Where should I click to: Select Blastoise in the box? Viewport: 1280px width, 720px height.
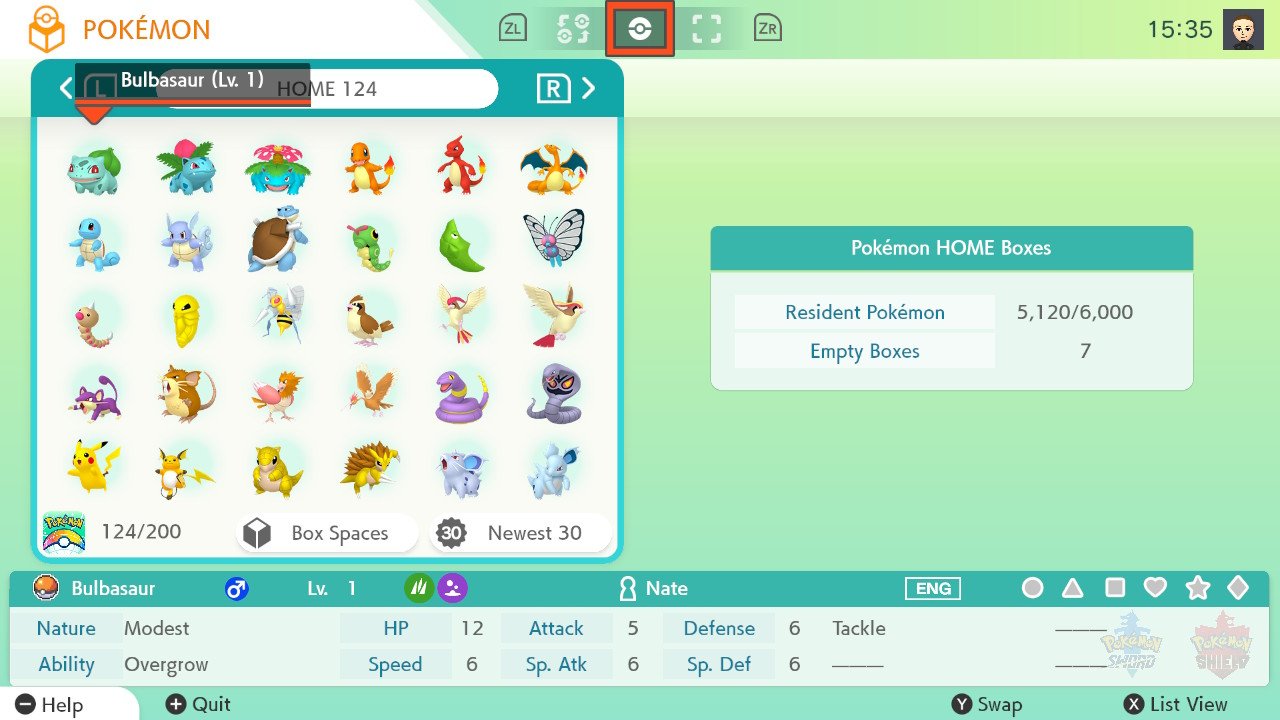pos(277,241)
